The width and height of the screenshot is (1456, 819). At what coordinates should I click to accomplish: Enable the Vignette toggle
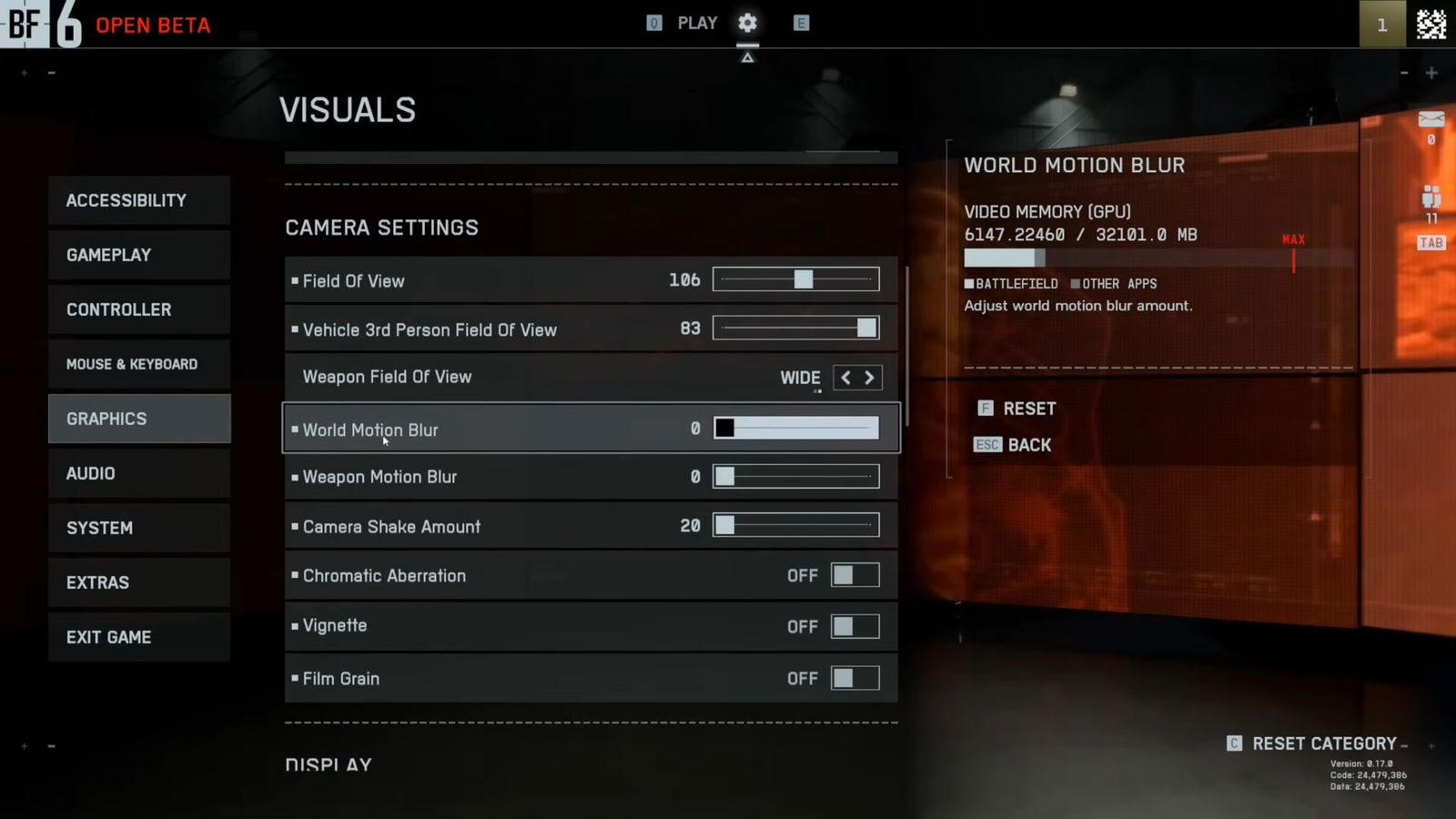pos(854,626)
